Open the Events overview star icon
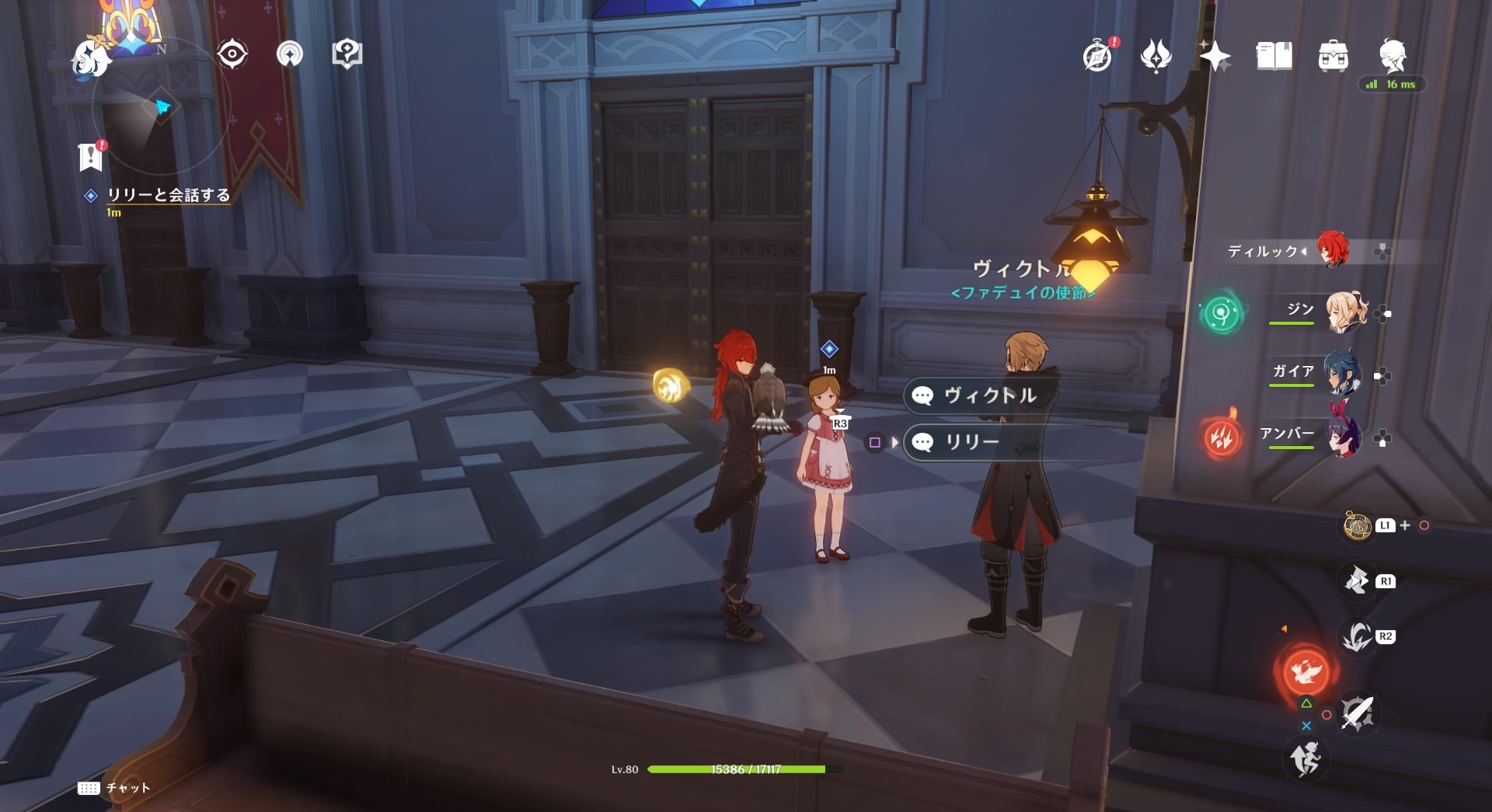This screenshot has height=812, width=1492. 1217,54
